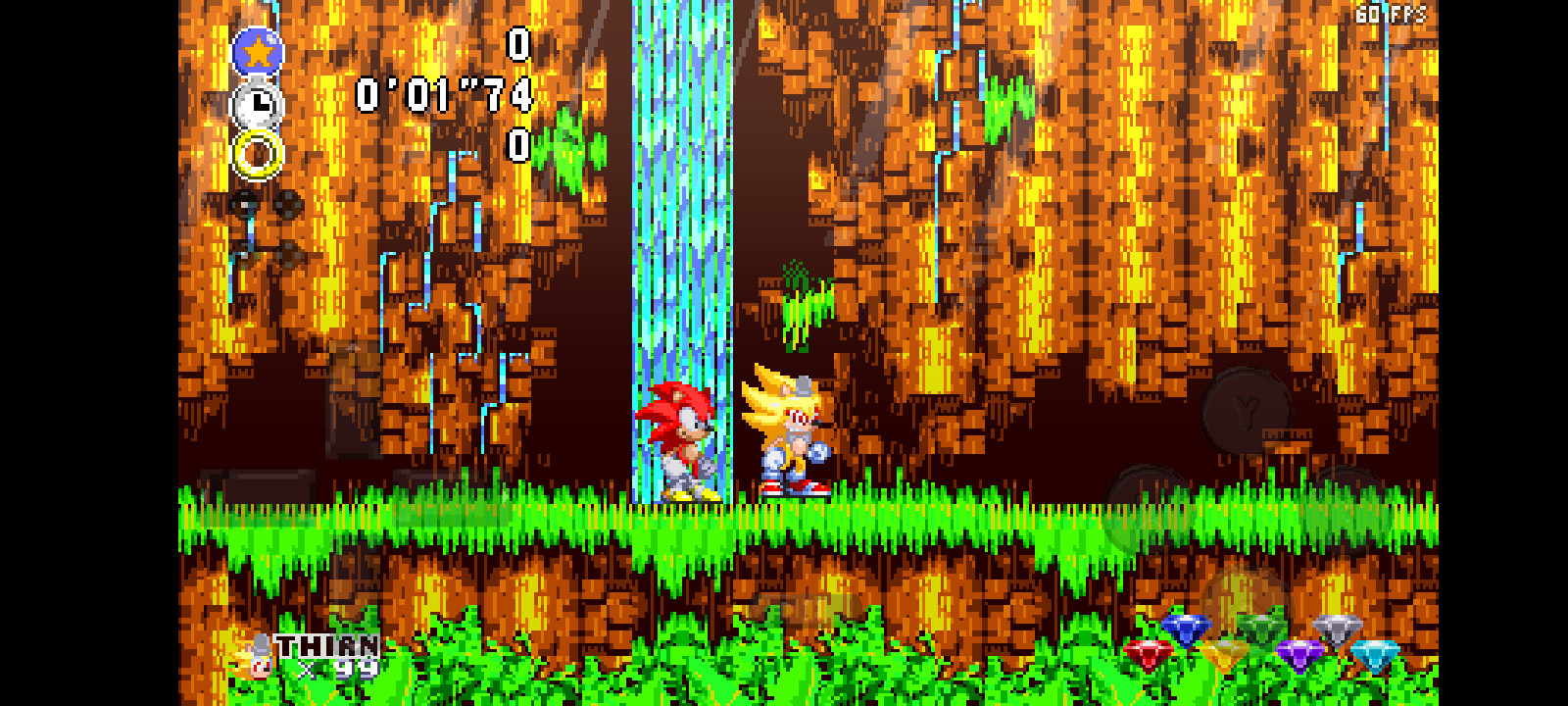
Task: Tap the yellow Chaos Emerald
Action: [x=1226, y=655]
